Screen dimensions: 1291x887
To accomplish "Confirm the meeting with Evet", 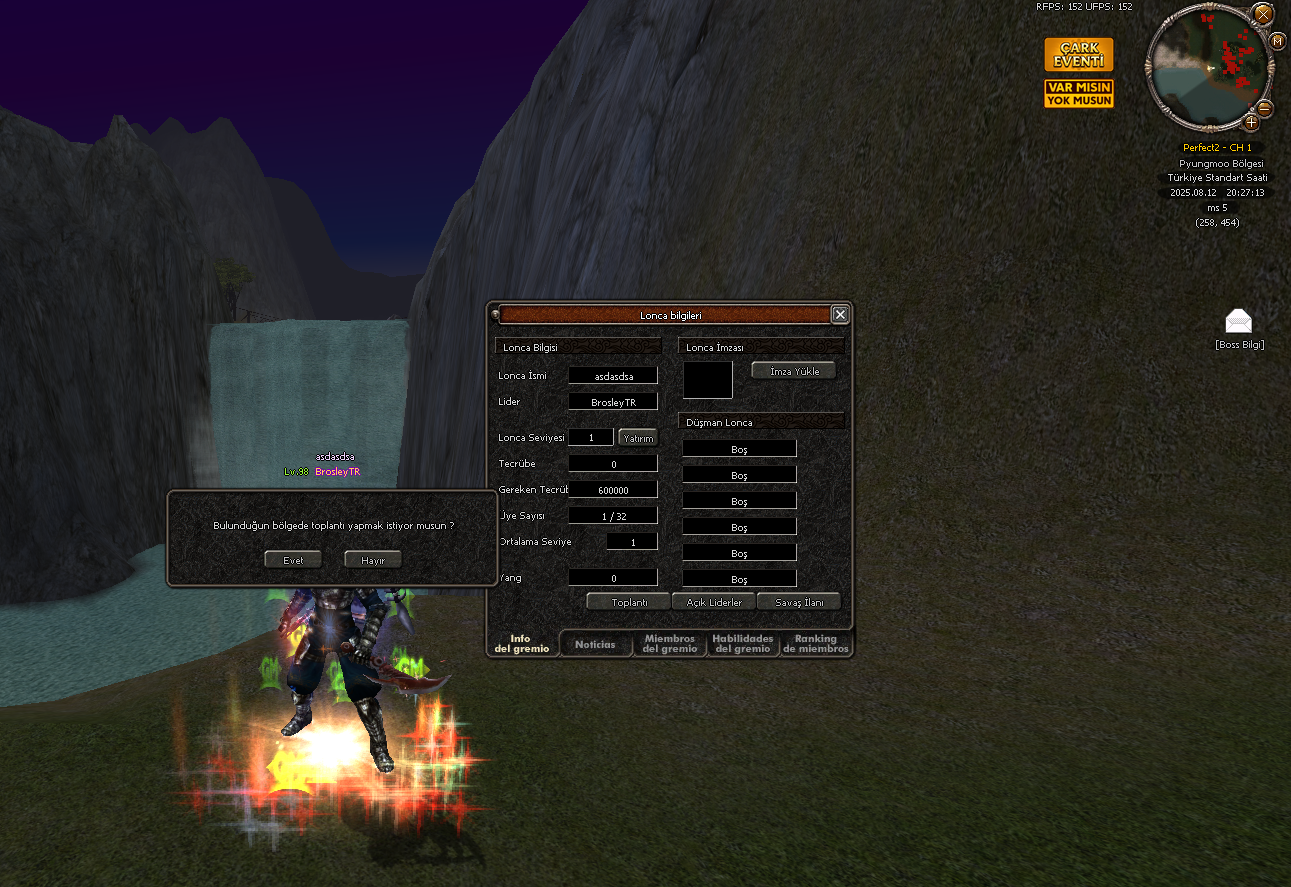I will pyautogui.click(x=293, y=560).
